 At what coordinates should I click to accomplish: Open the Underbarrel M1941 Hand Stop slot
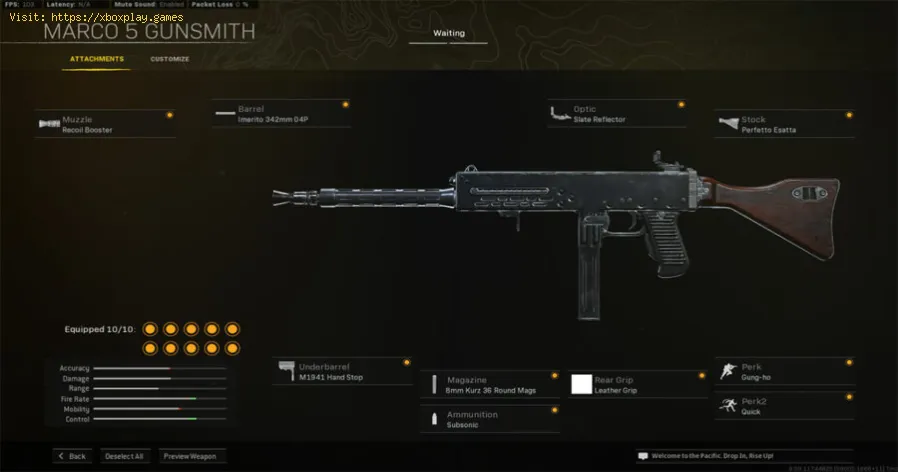342,371
